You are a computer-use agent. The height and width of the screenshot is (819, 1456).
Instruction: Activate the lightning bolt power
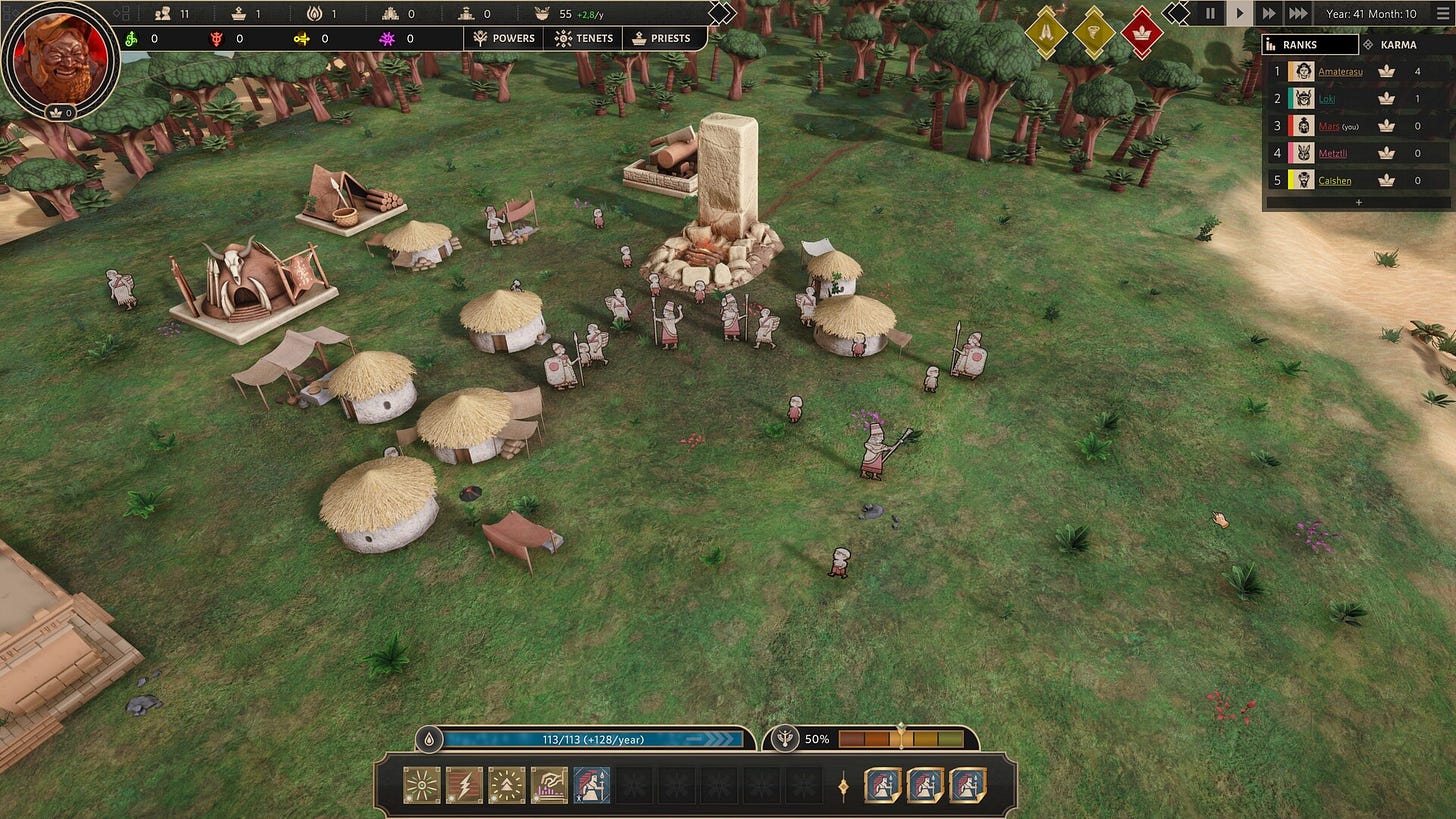(x=464, y=785)
